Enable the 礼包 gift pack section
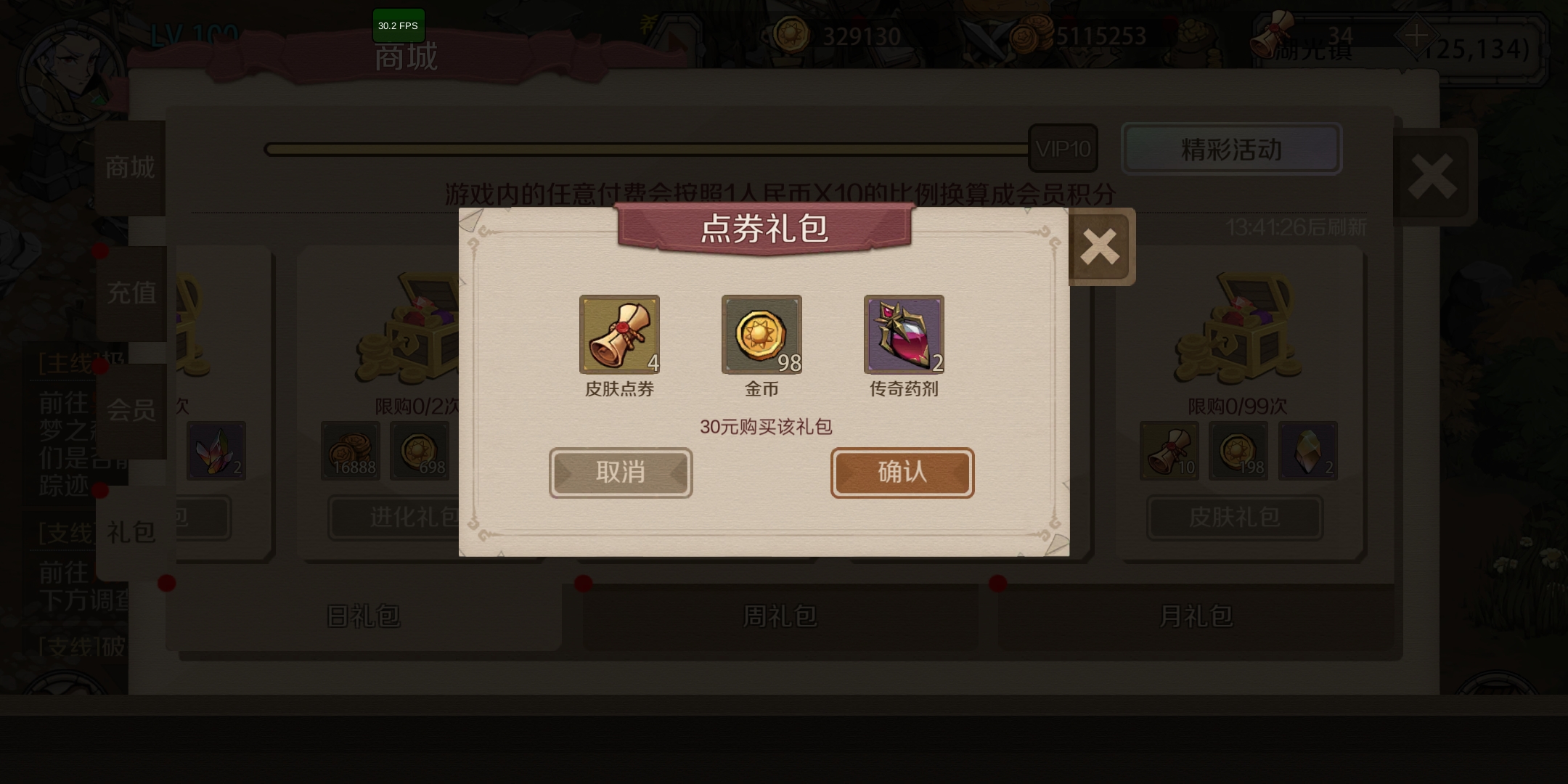The image size is (1568, 784). (132, 532)
